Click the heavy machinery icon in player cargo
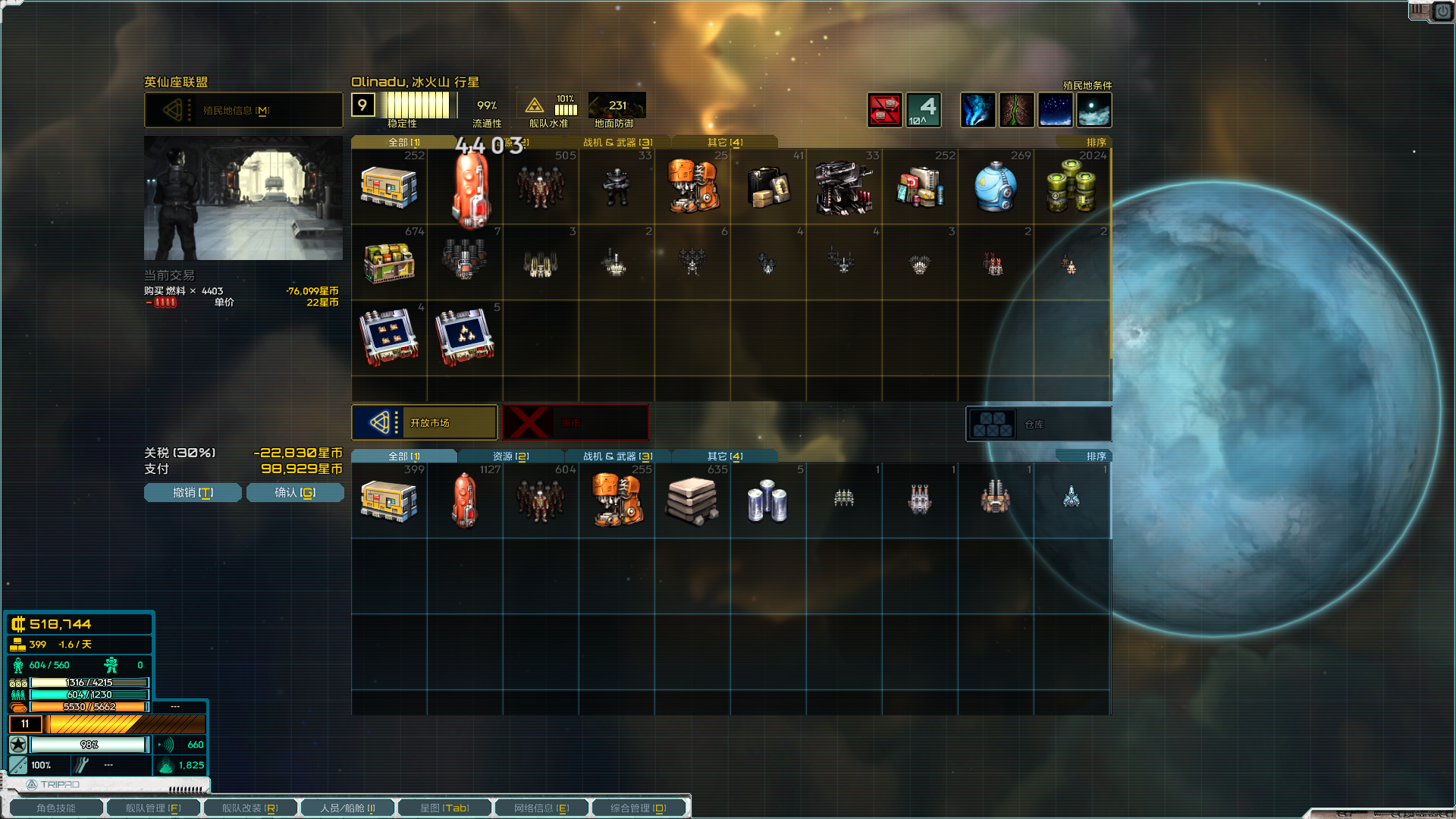Viewport: 1456px width, 819px height. 617,500
